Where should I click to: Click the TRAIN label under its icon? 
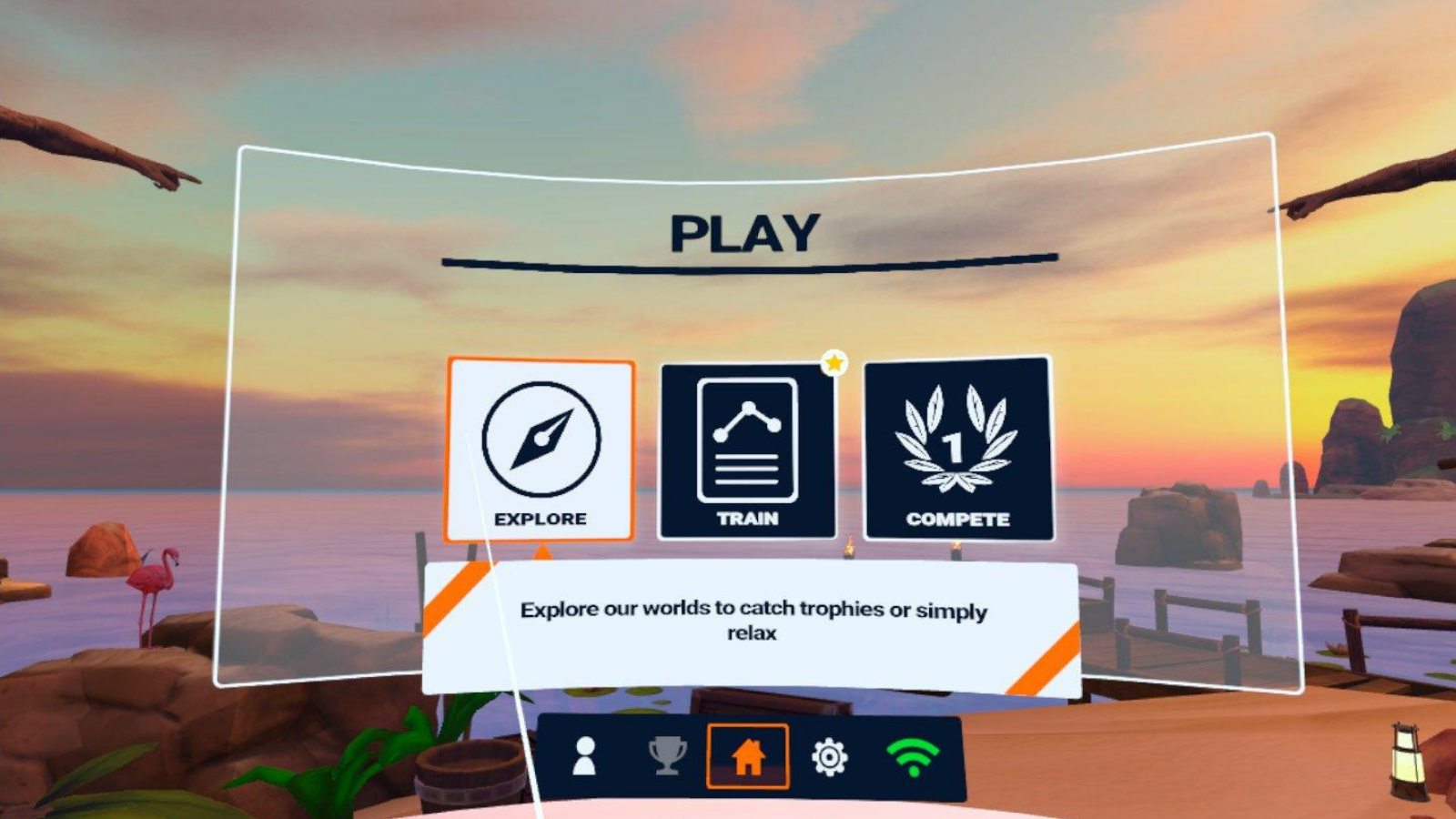746,521
